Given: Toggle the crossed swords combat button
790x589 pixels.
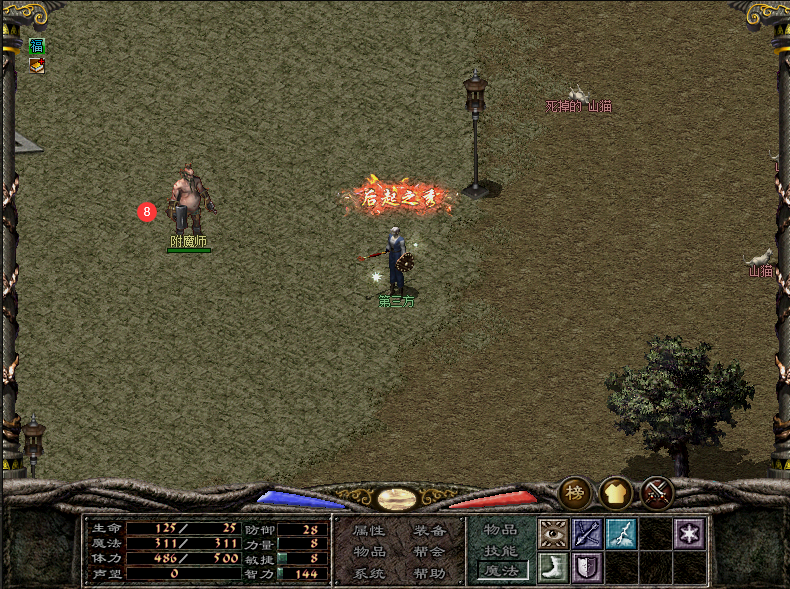Looking at the screenshot, I should (657, 492).
